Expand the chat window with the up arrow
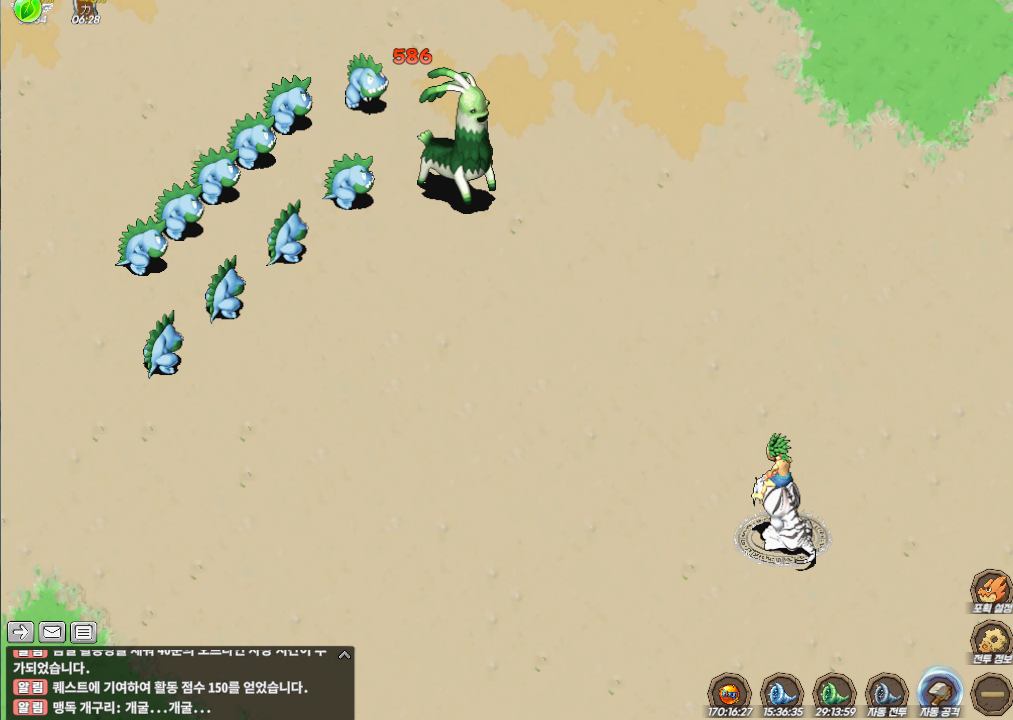 pyautogui.click(x=344, y=655)
